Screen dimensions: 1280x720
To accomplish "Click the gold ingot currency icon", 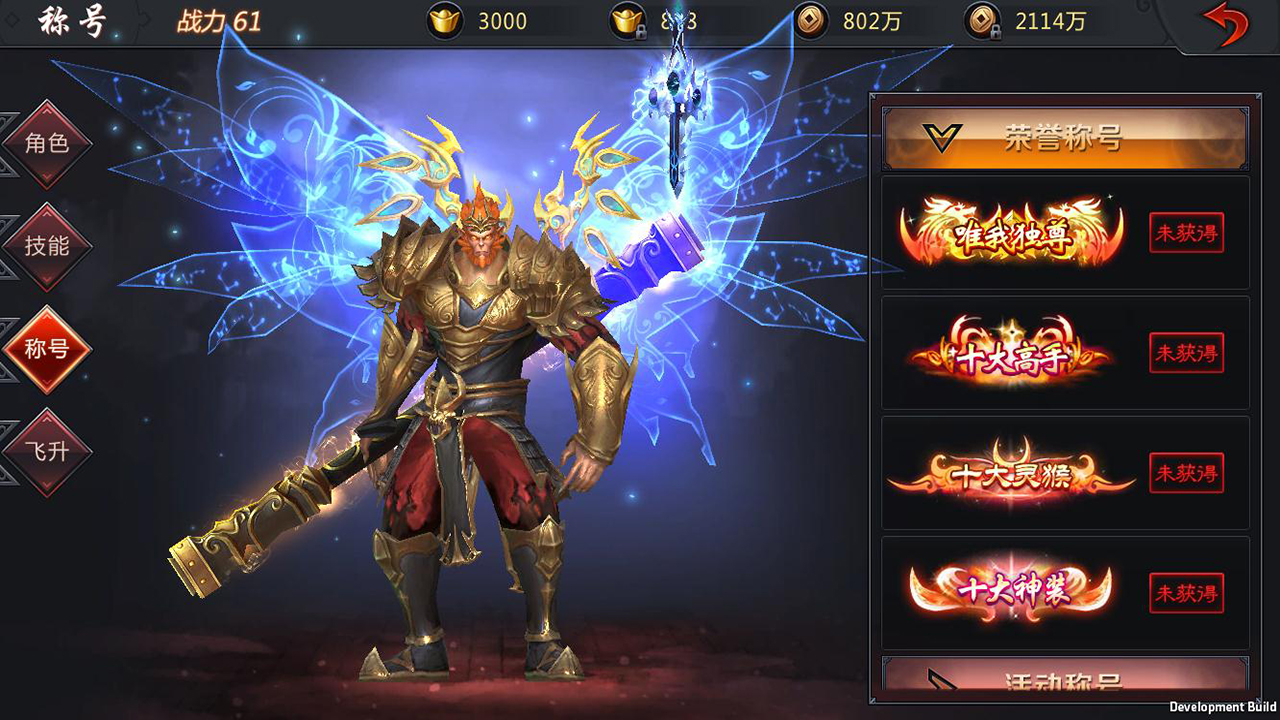I will tap(447, 21).
